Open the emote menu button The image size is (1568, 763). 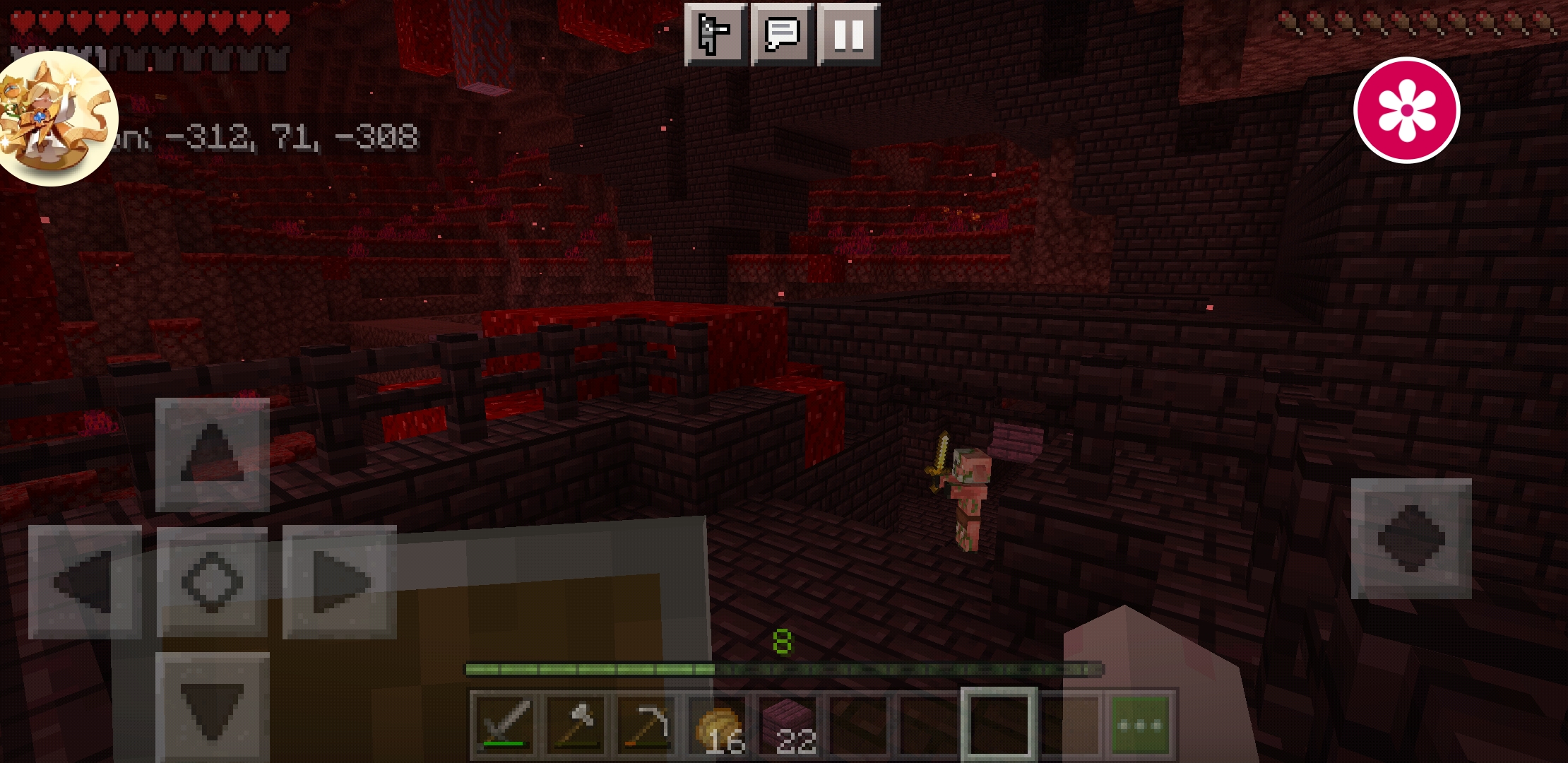[x=715, y=34]
